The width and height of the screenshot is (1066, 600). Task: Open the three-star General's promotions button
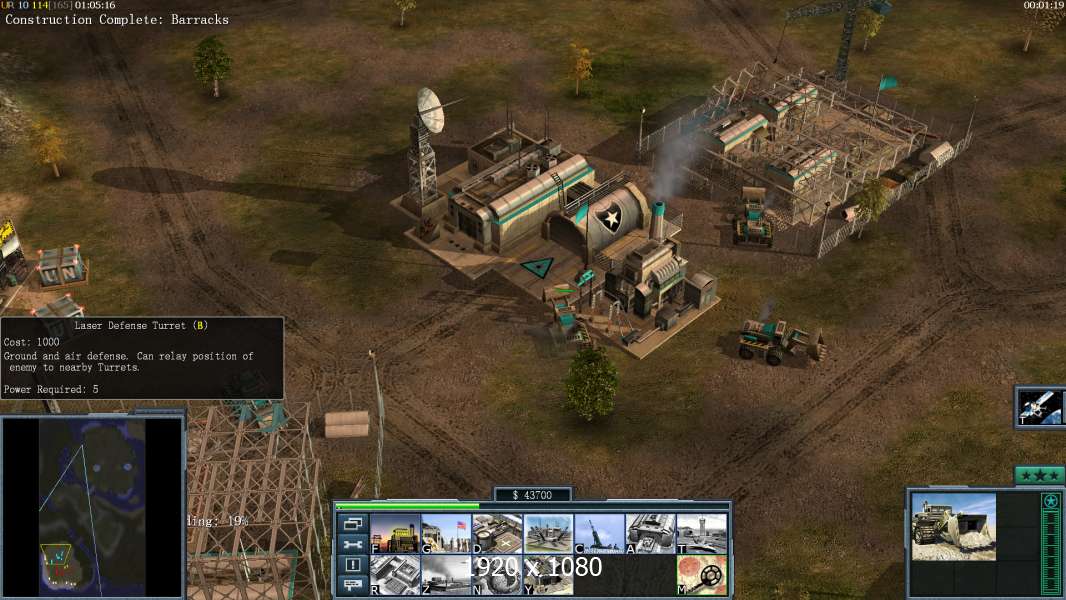[1039, 475]
